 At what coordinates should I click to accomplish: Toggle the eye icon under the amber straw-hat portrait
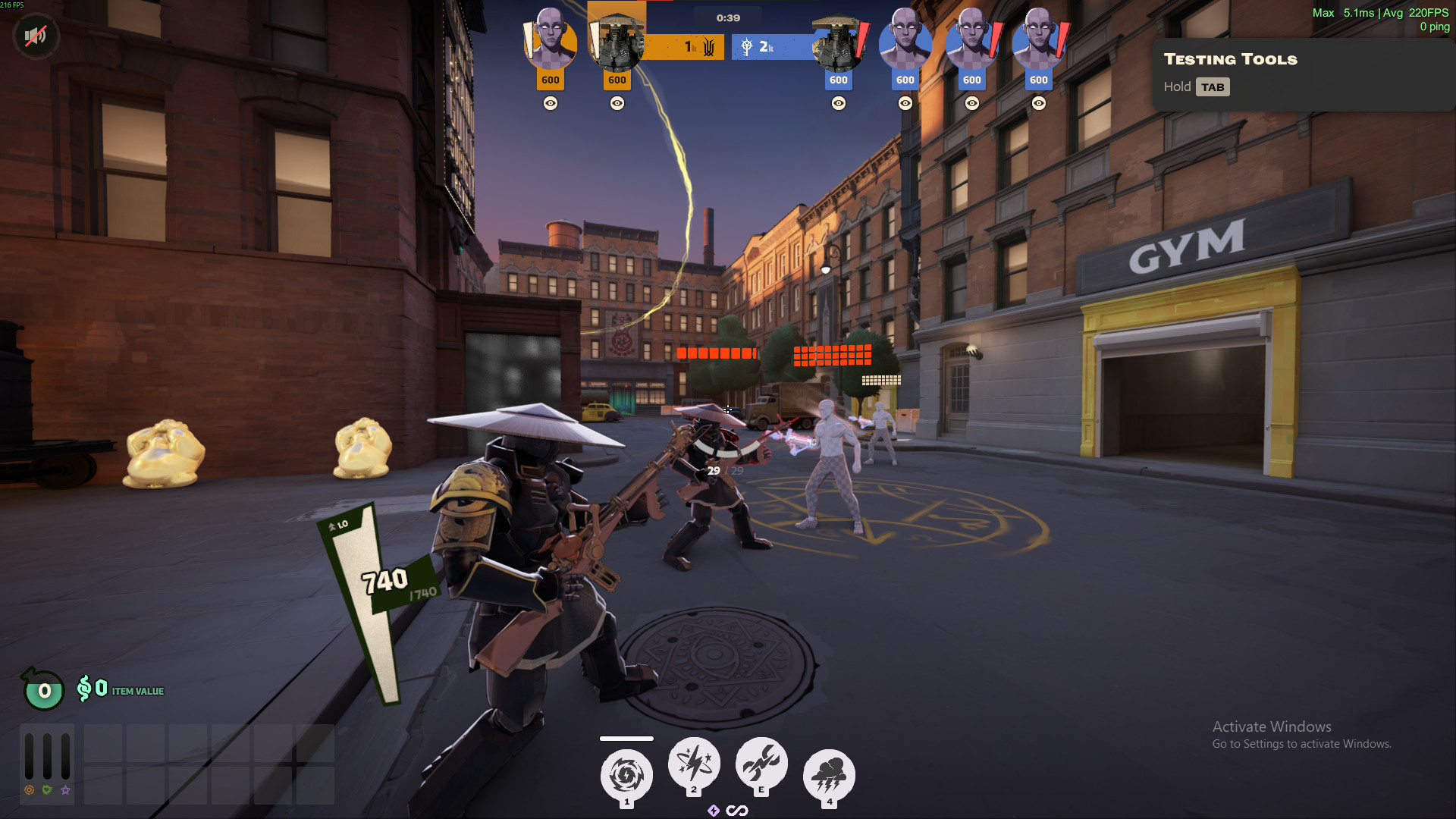617,103
